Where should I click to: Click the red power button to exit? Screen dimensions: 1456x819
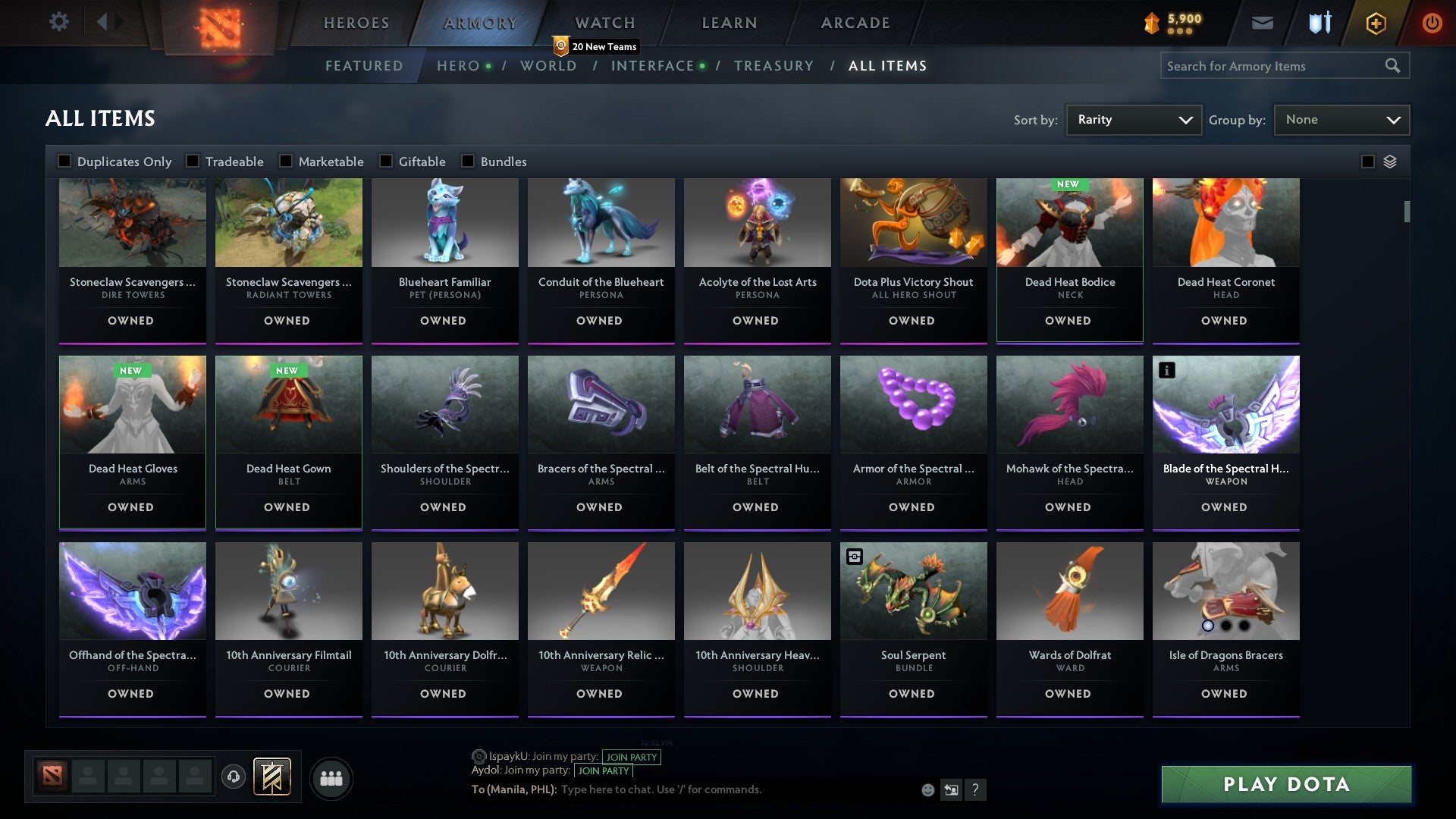tap(1432, 23)
